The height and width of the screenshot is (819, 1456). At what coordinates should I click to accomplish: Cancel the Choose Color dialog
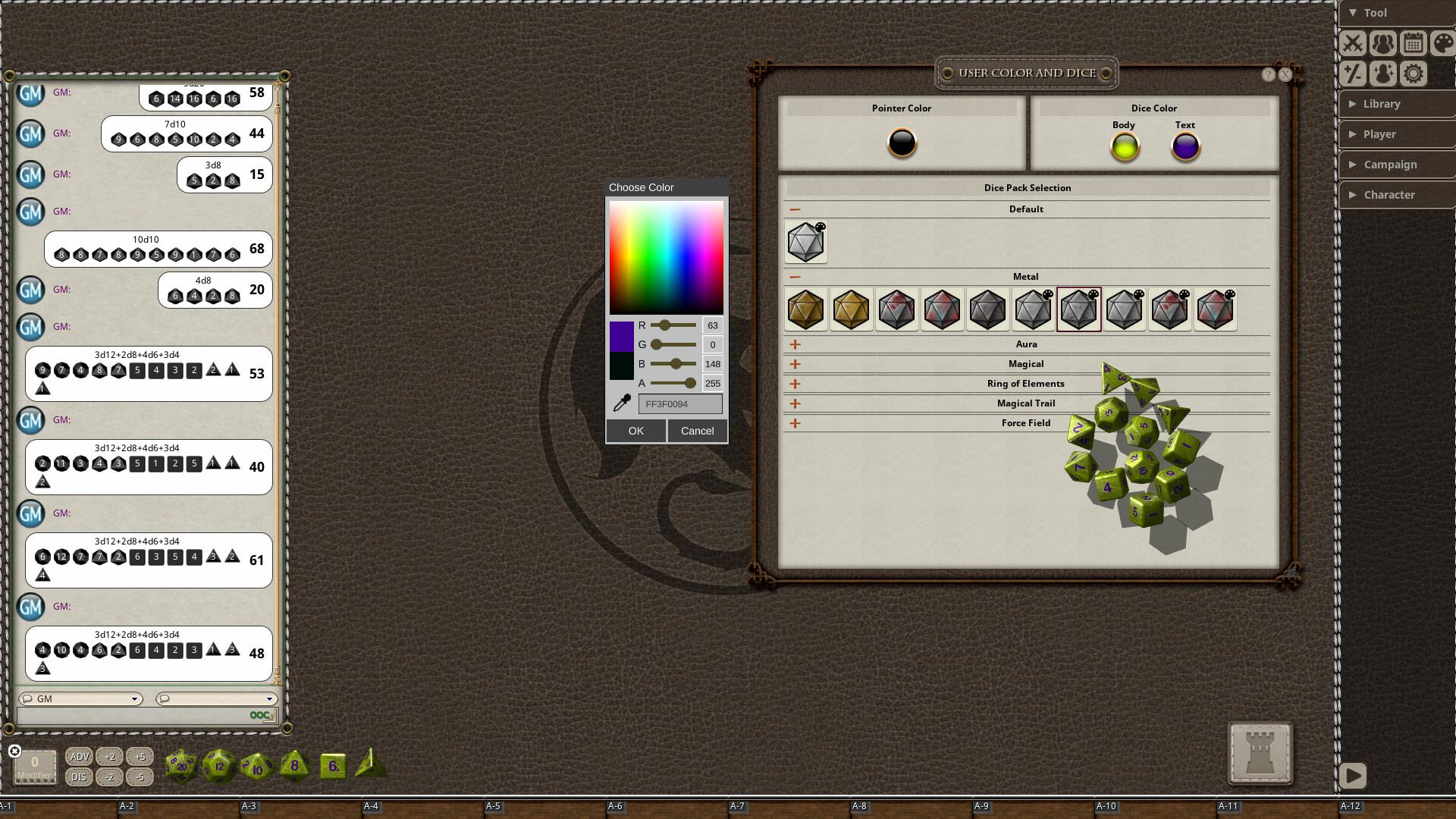tap(697, 430)
